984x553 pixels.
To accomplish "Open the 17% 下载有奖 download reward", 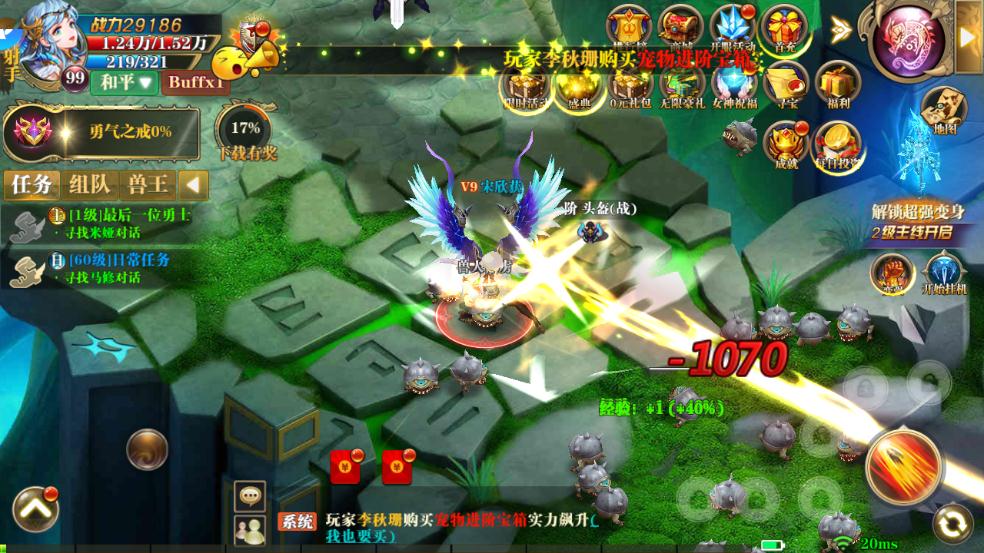I will click(x=245, y=136).
